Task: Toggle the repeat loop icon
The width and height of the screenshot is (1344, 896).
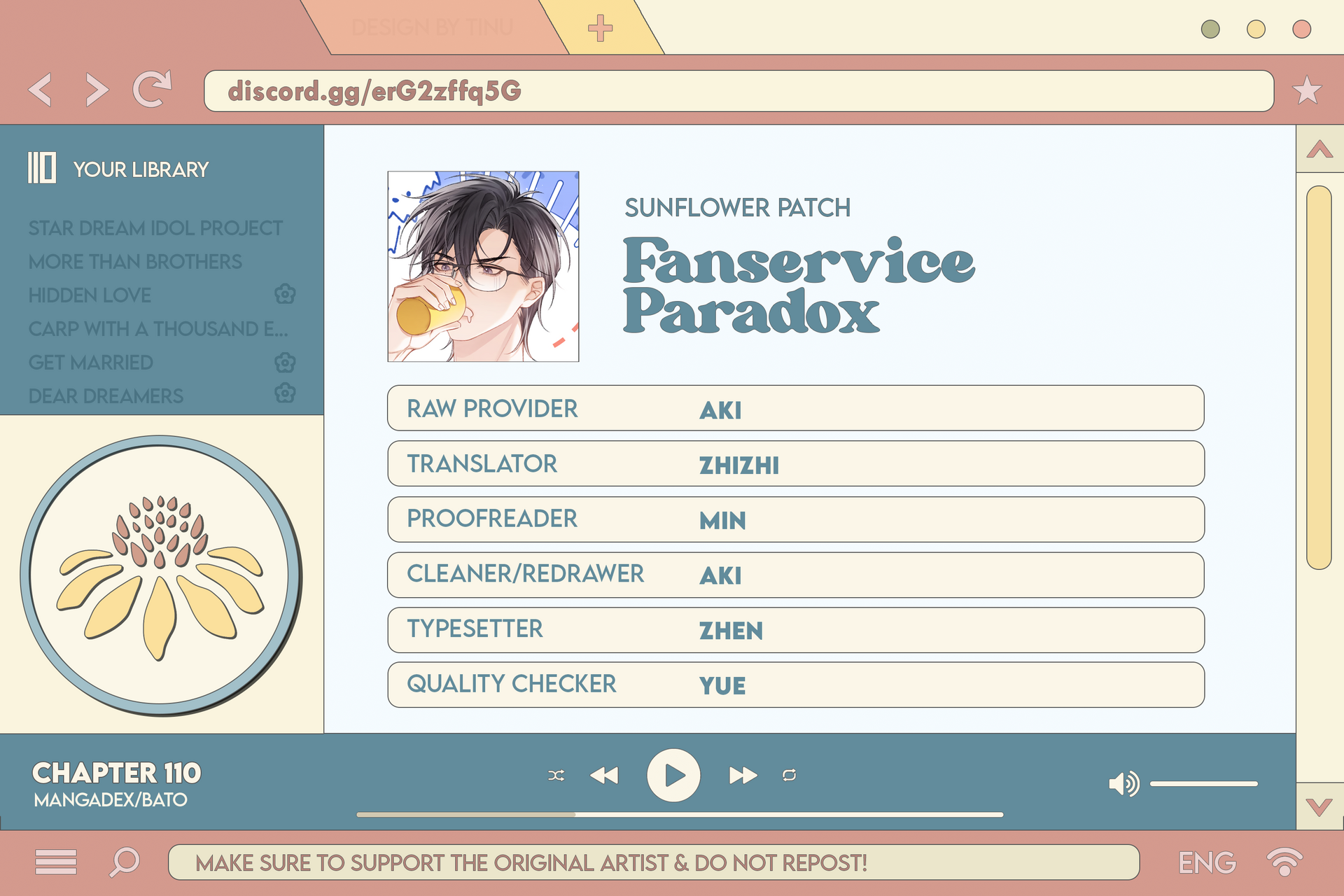Action: [x=789, y=776]
